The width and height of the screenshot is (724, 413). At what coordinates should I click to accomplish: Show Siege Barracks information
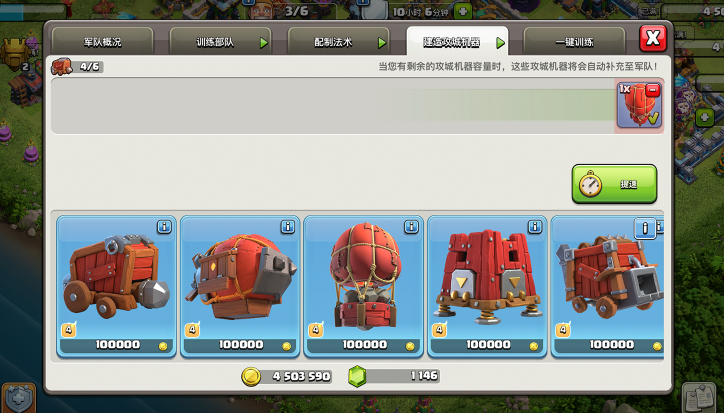pos(536,227)
